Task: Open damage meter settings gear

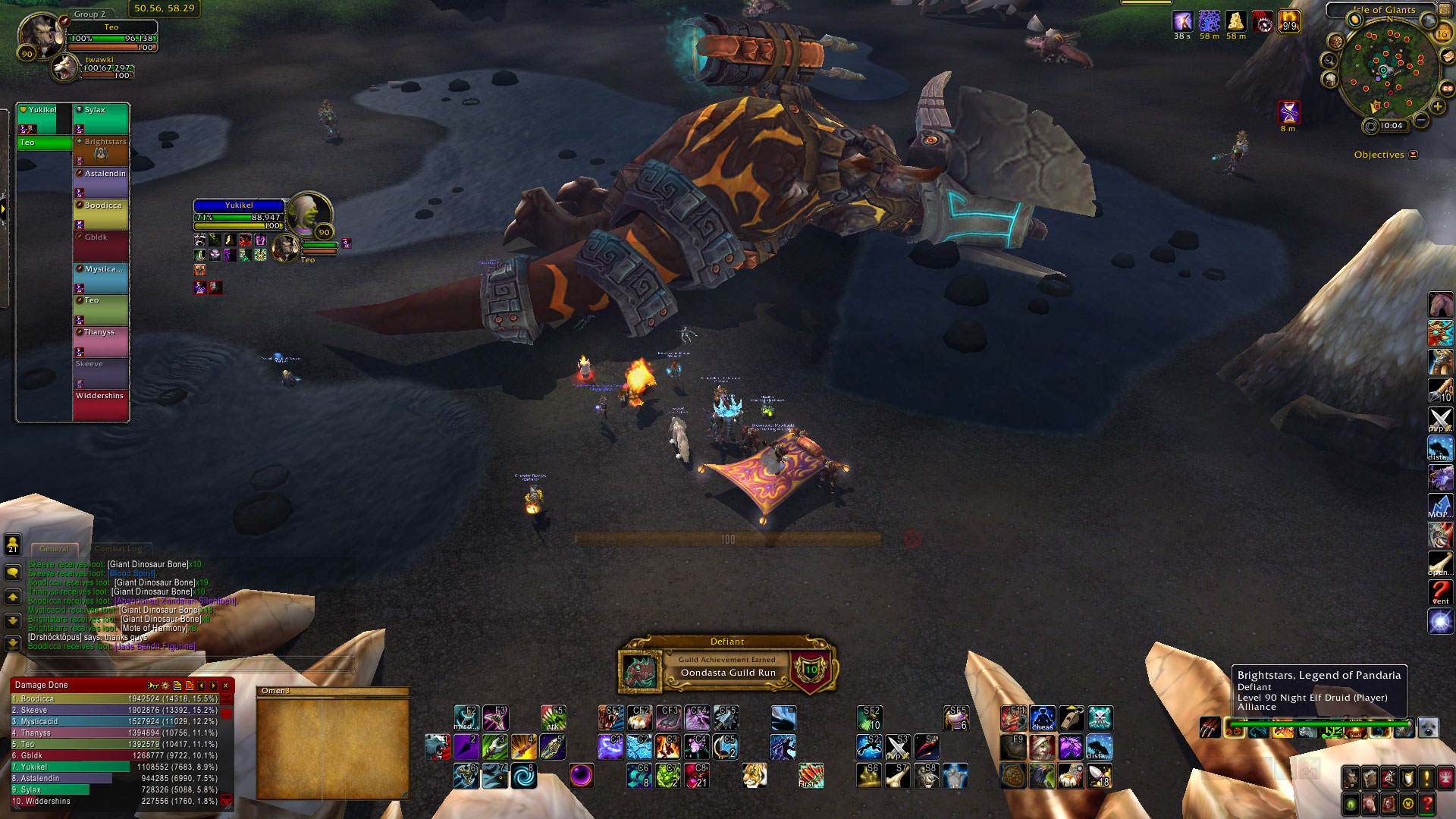Action: point(165,686)
